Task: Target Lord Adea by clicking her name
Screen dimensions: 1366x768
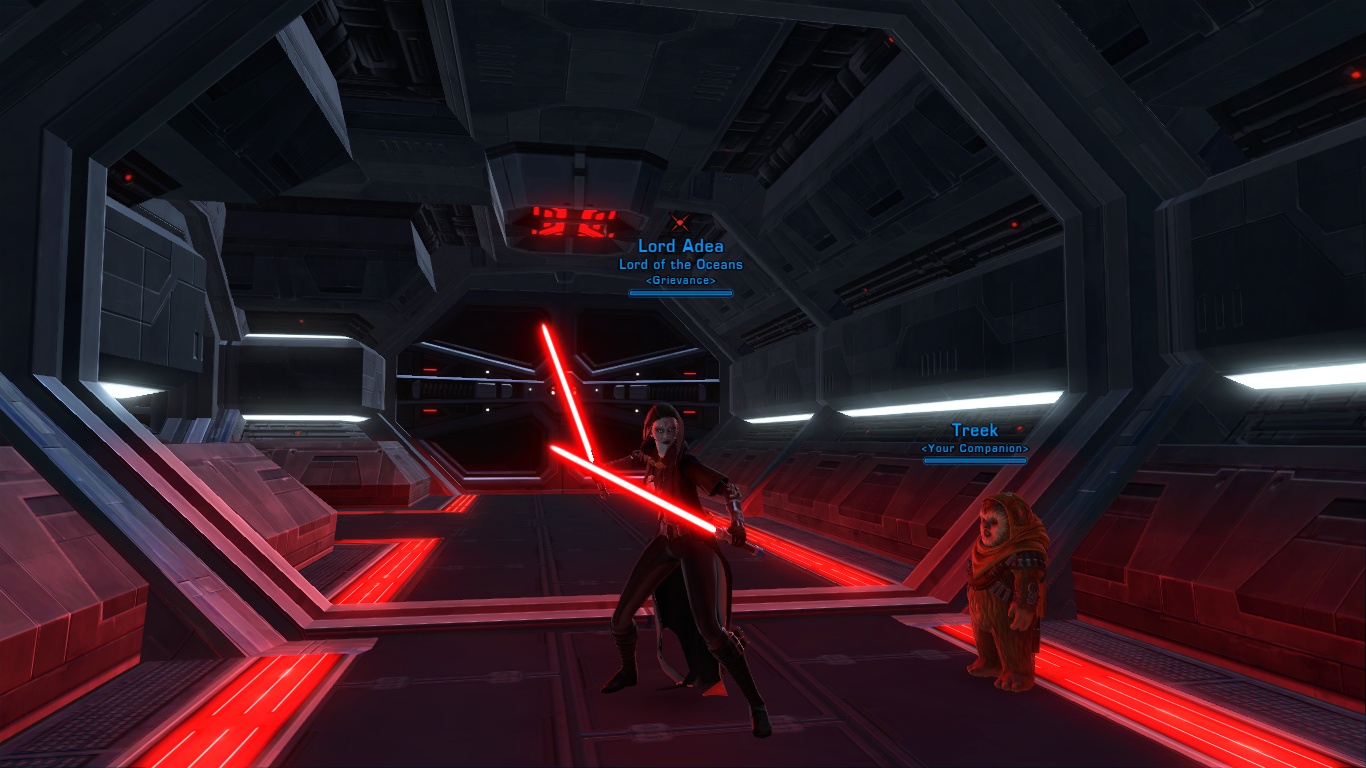Action: tap(680, 246)
